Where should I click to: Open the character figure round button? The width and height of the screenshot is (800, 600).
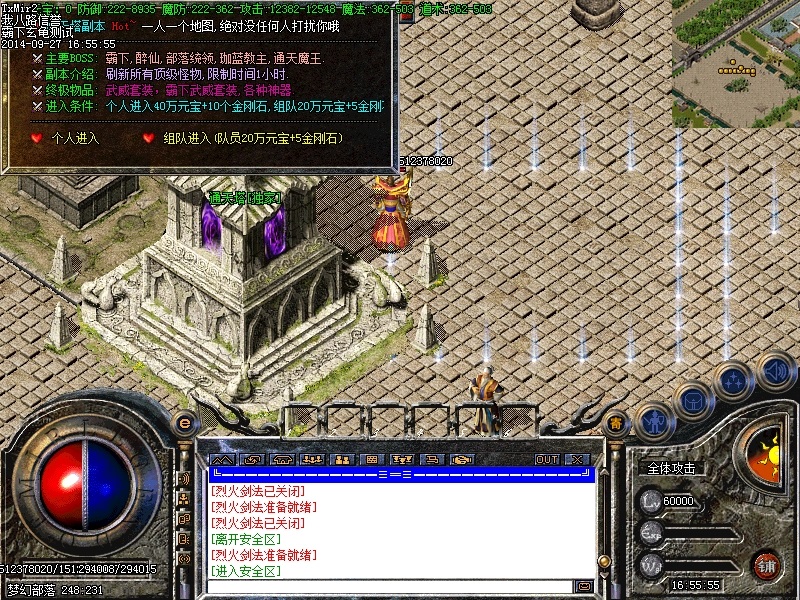(x=653, y=420)
